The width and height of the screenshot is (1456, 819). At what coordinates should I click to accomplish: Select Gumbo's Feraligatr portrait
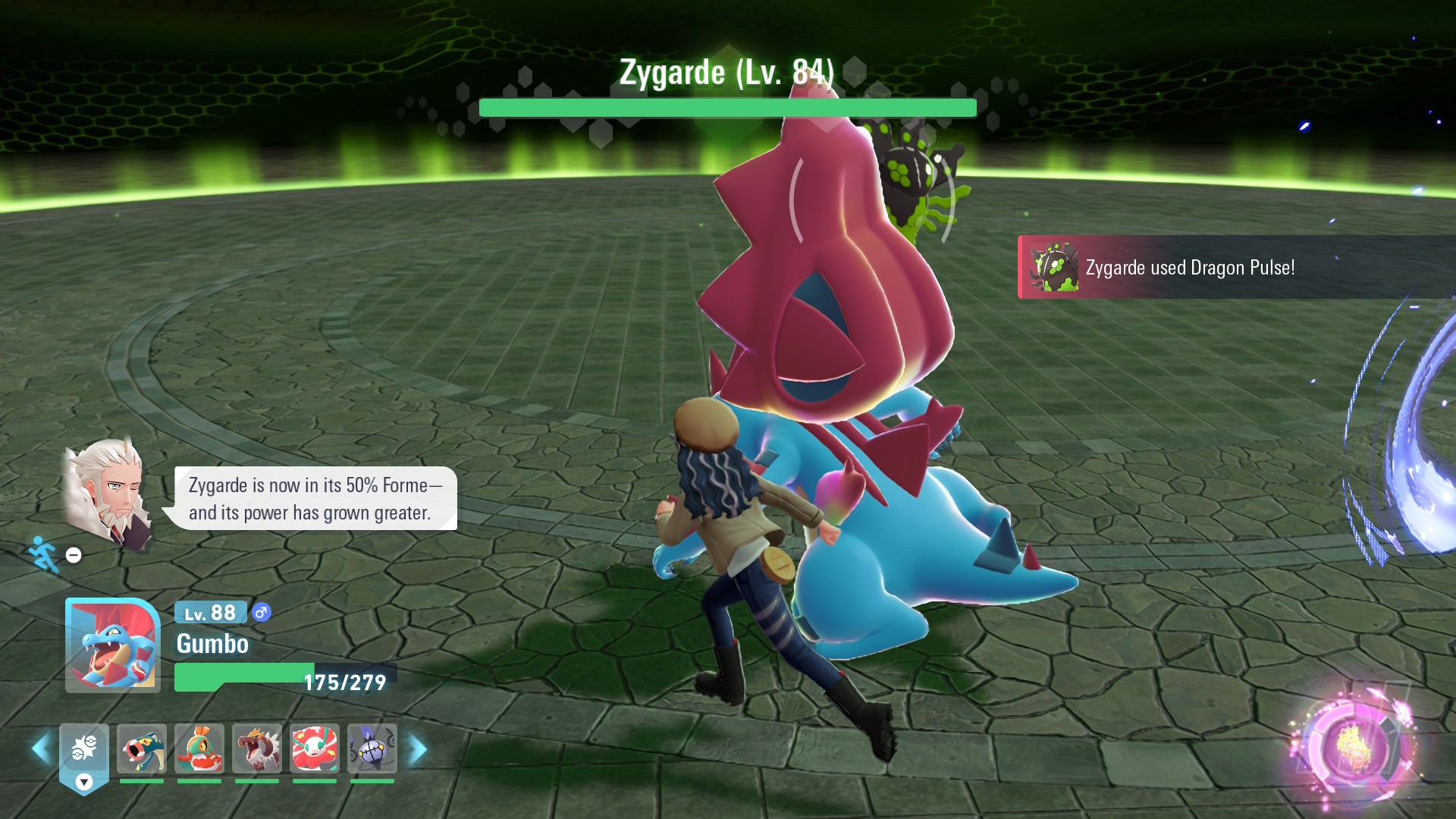tap(112, 645)
